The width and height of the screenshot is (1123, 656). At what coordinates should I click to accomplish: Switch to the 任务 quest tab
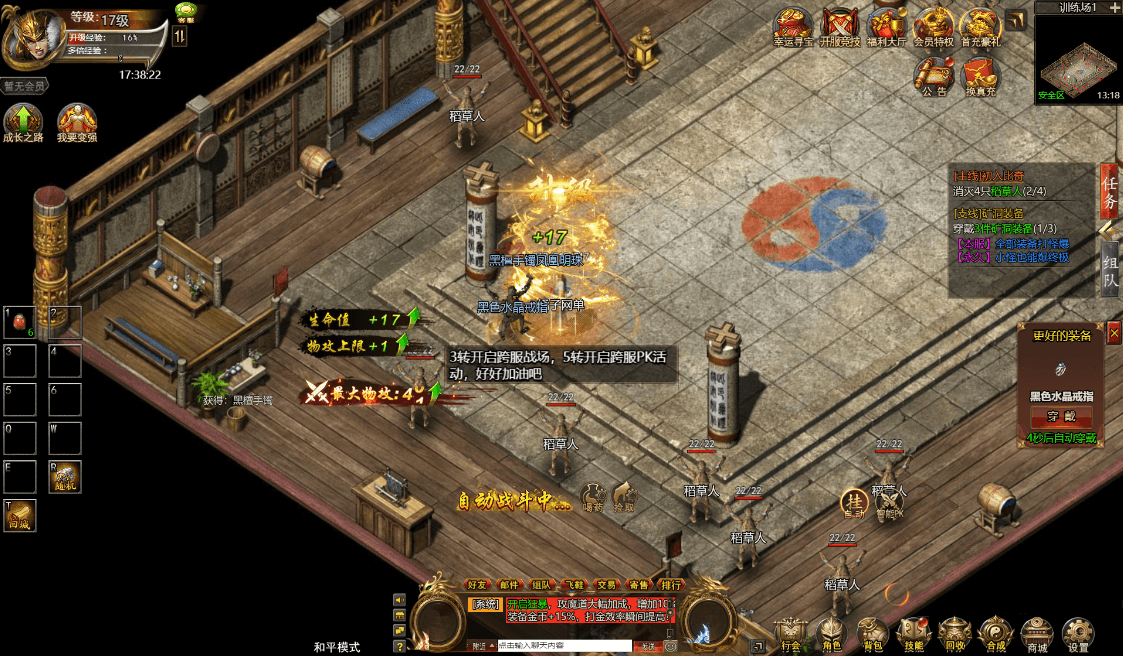click(x=1109, y=191)
